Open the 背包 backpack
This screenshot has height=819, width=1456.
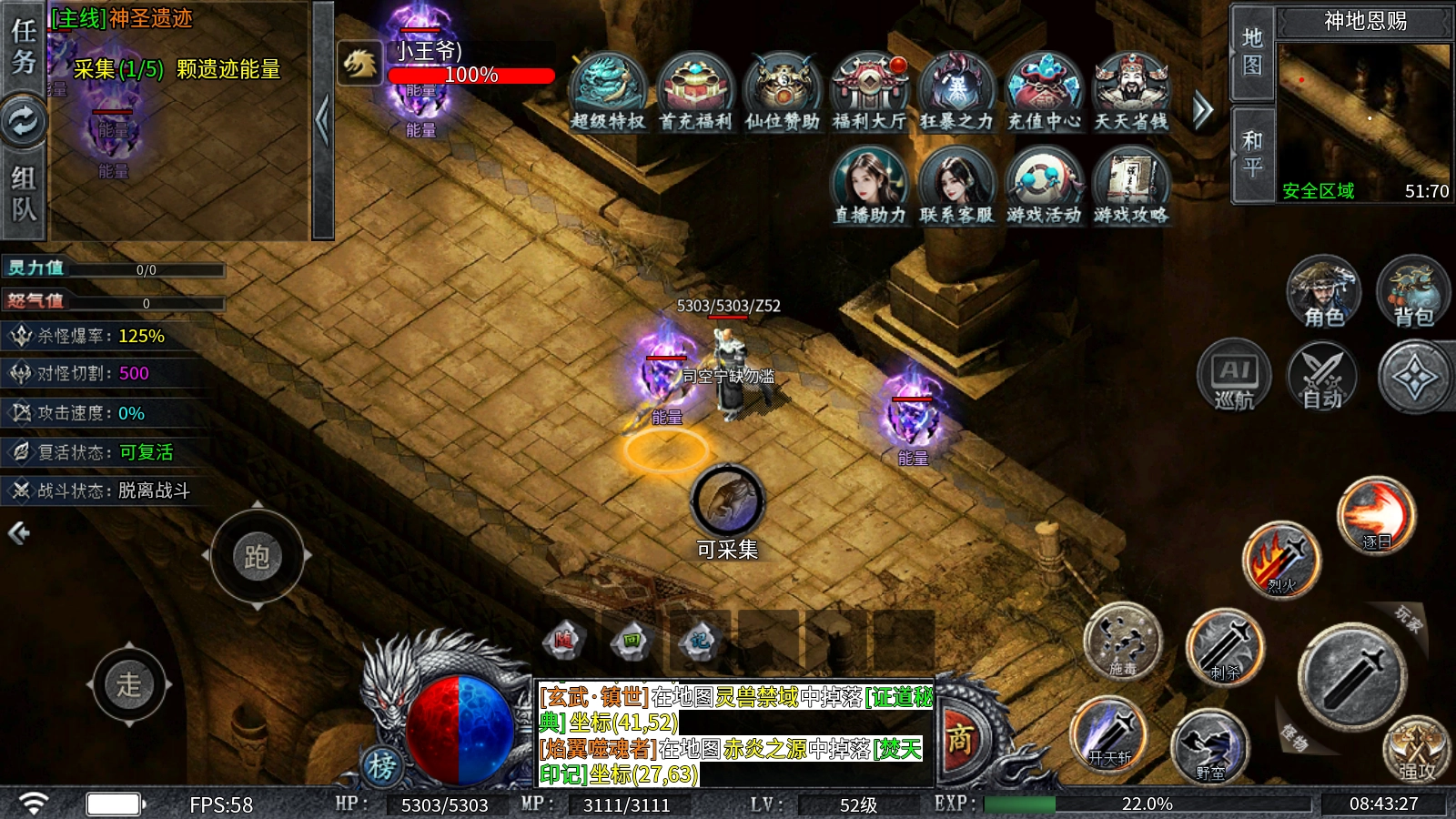(x=1413, y=291)
